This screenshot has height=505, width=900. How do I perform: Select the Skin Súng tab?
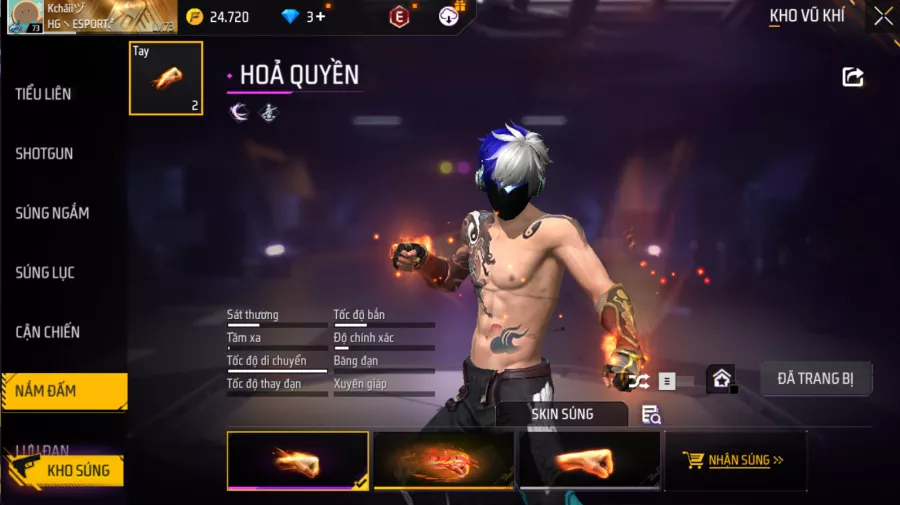pos(562,414)
